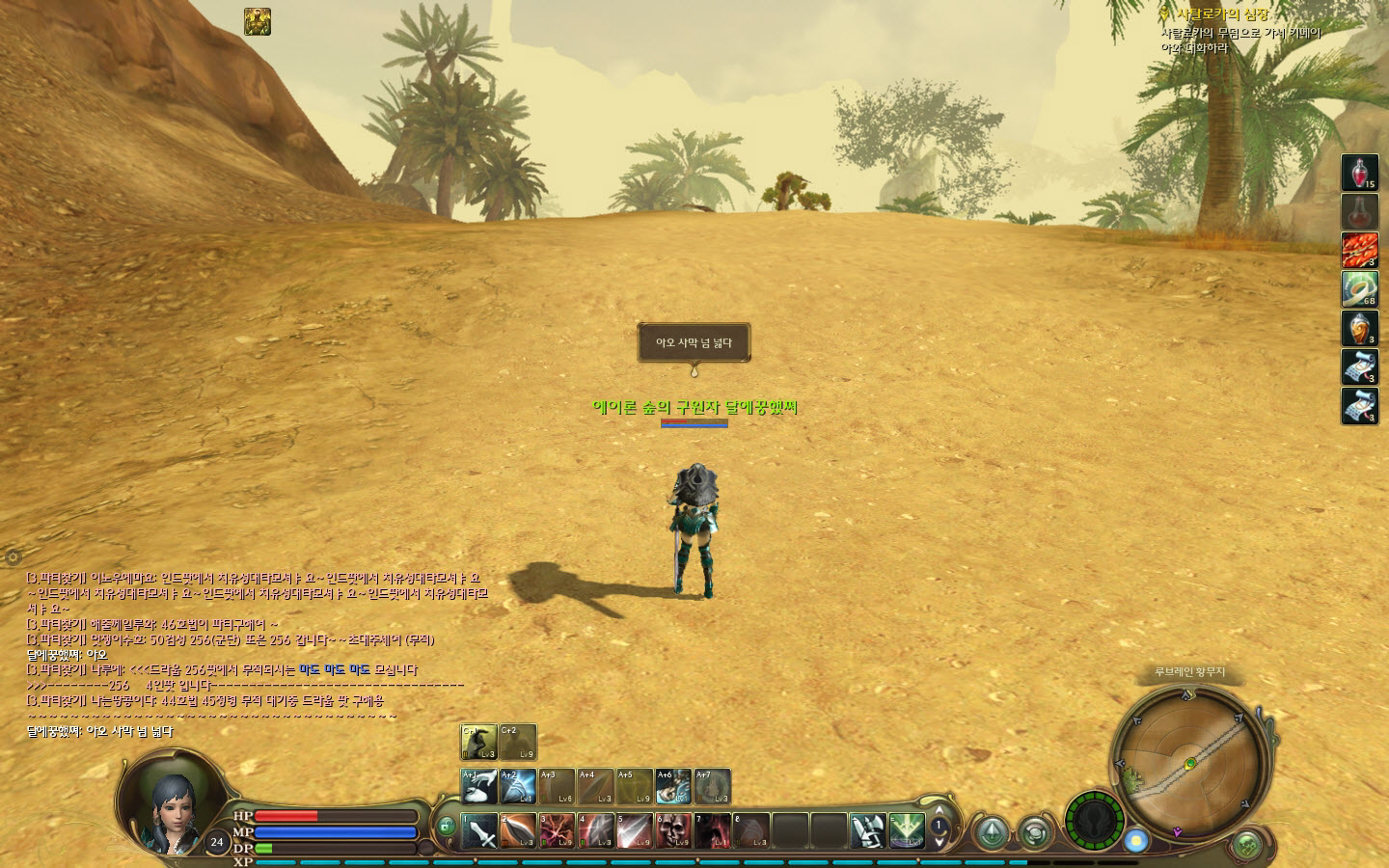Image resolution: width=1389 pixels, height=868 pixels.
Task: Click the golden buff icon at top left
Action: 258,22
